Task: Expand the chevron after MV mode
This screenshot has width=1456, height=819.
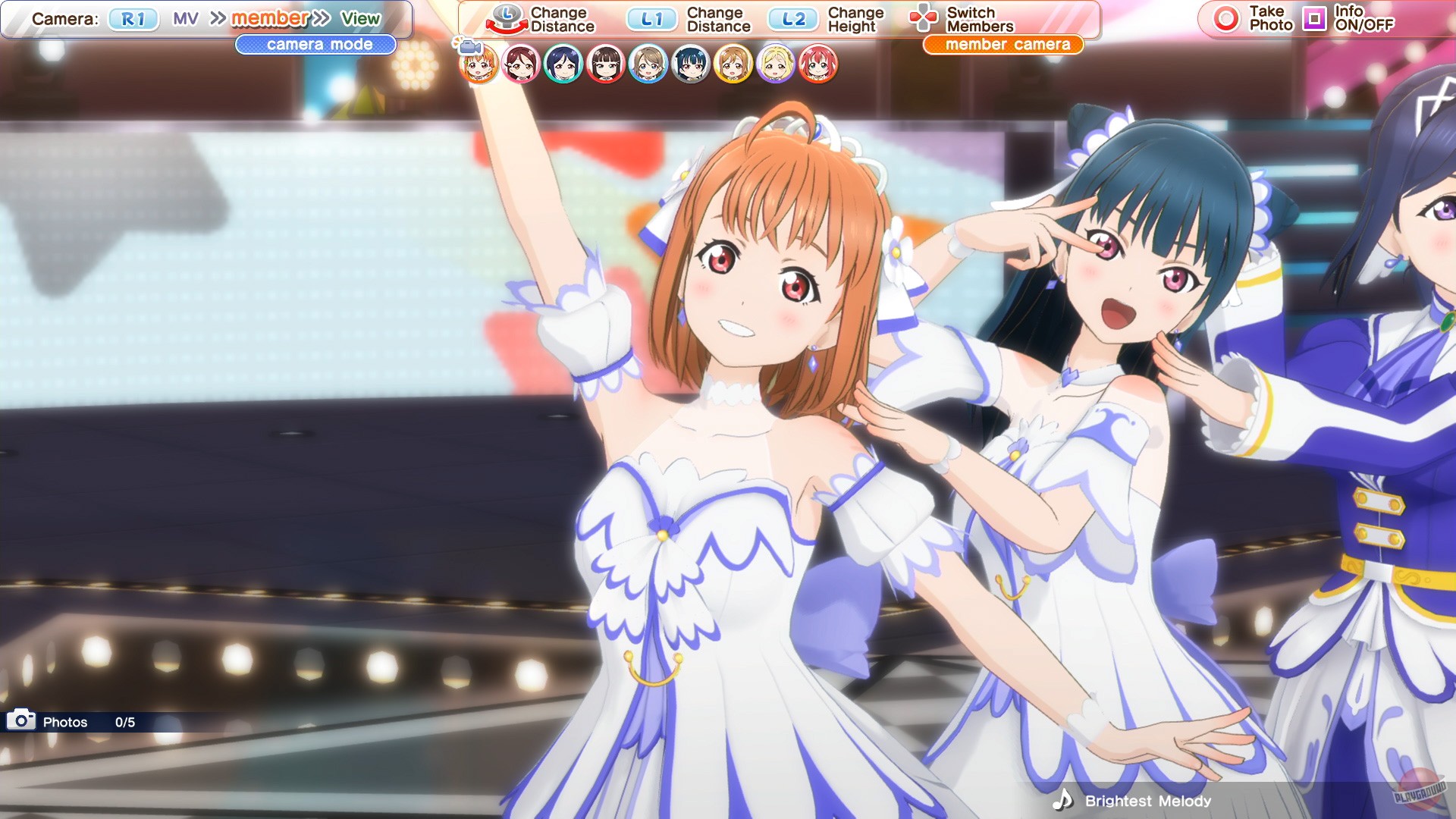Action: [x=218, y=17]
